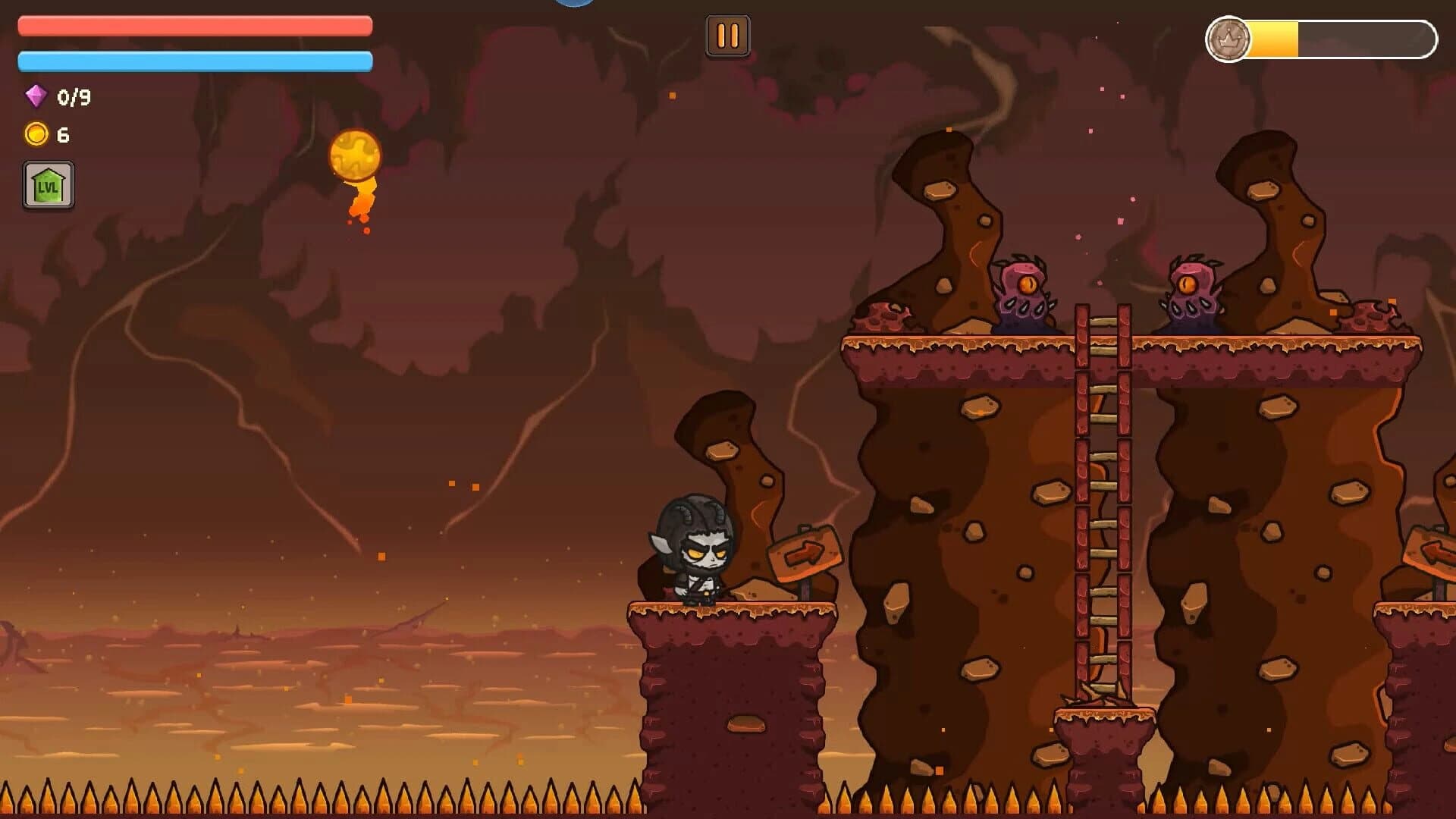Click the red health bar to toggle display

[x=193, y=25]
